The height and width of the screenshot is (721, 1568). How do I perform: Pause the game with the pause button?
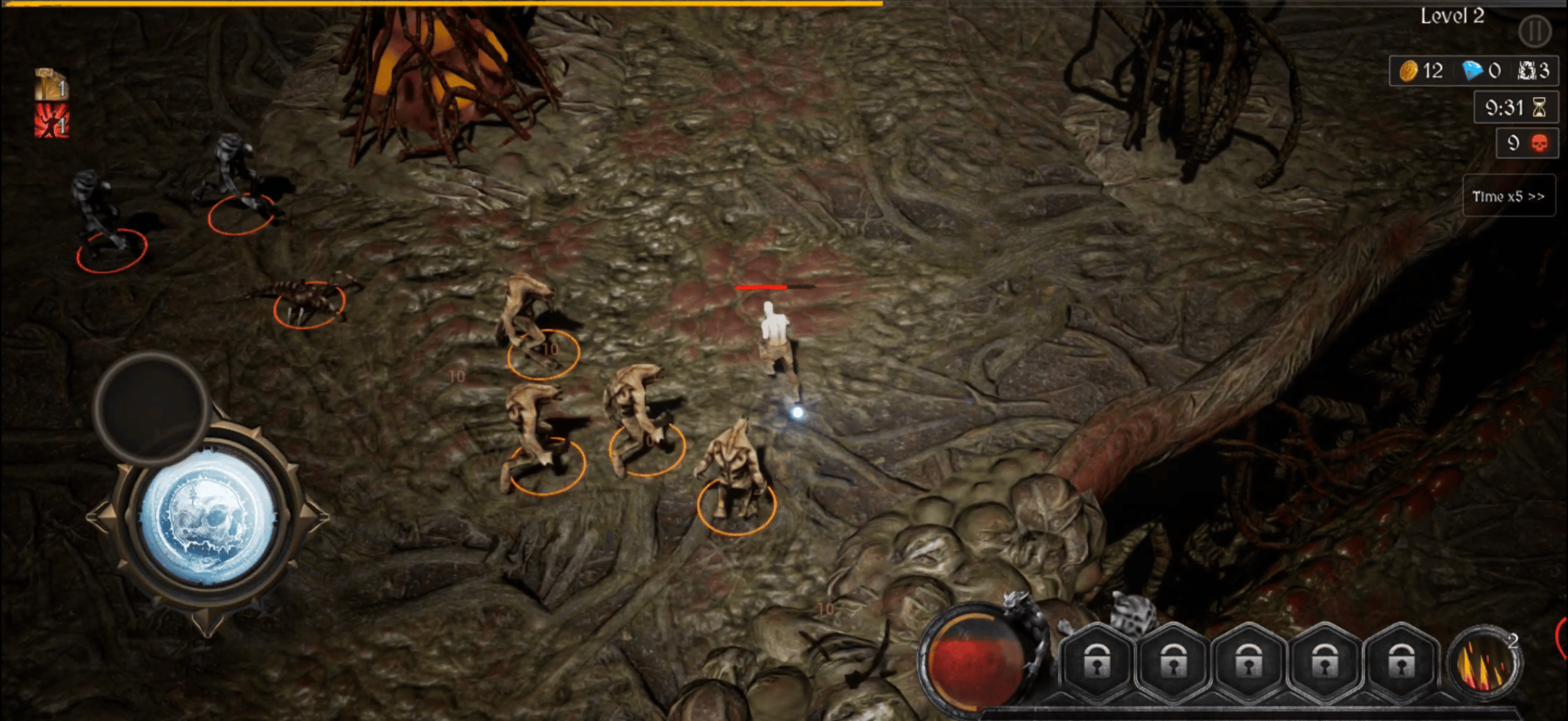click(1534, 31)
